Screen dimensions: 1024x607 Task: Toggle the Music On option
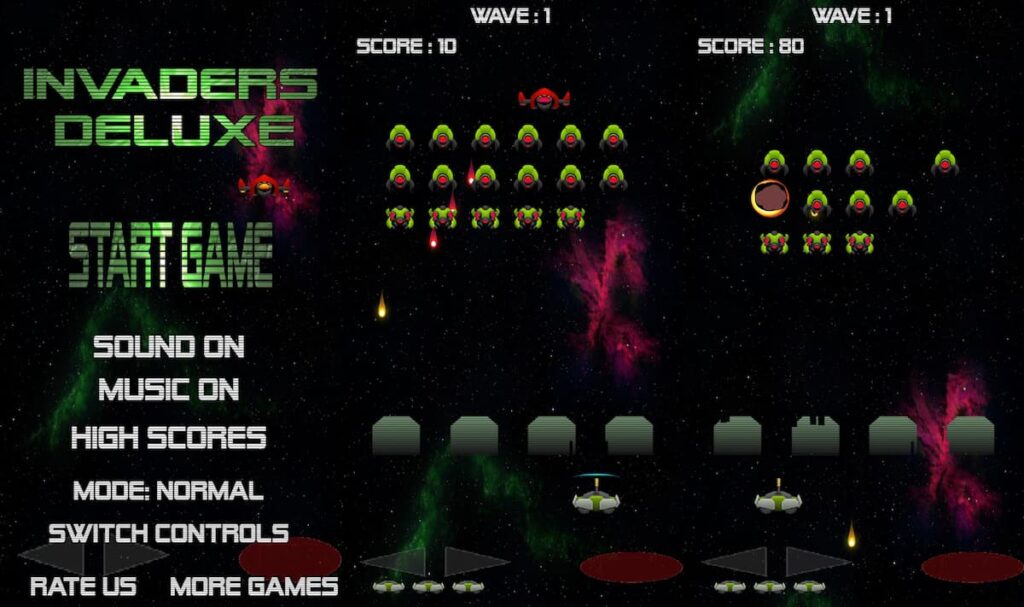tap(169, 389)
